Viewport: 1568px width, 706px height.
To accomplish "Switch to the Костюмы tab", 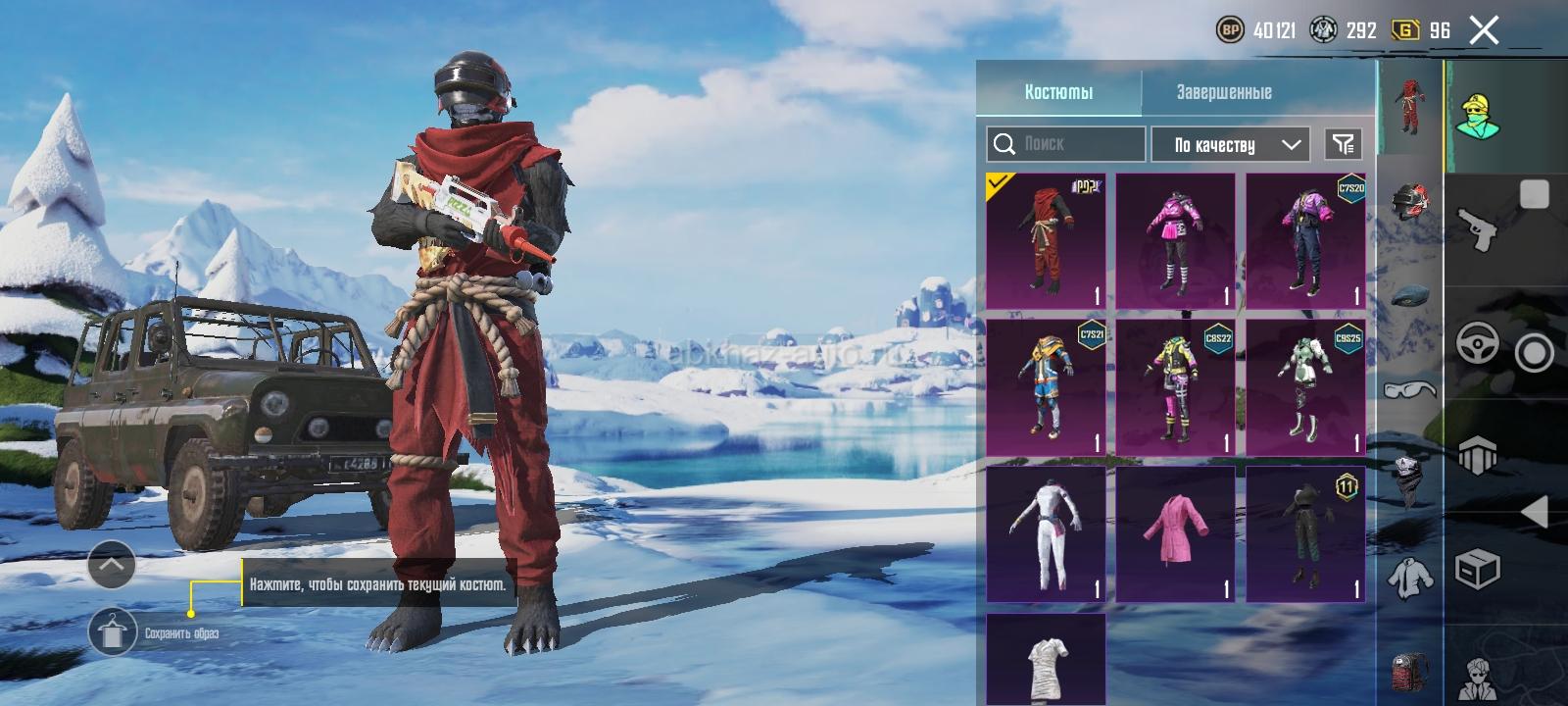I will [x=1058, y=92].
